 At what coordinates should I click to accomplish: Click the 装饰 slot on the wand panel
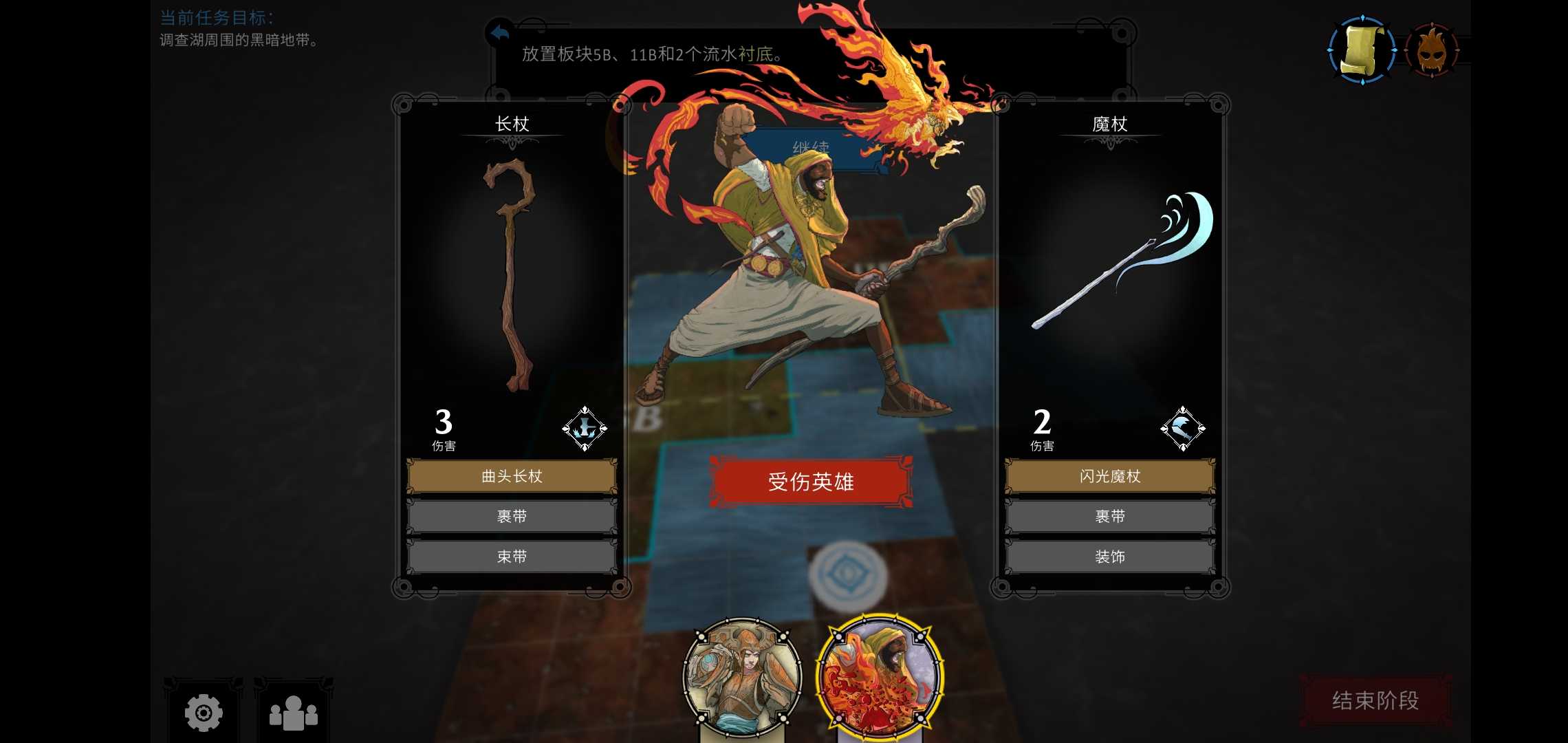(x=1109, y=557)
